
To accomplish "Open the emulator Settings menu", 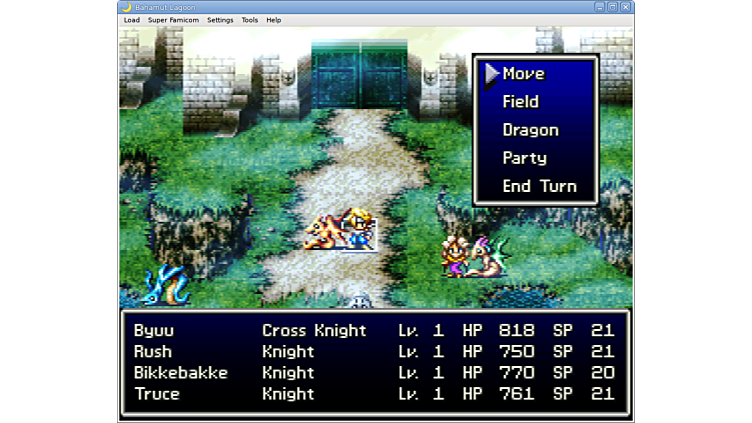I will point(220,20).
